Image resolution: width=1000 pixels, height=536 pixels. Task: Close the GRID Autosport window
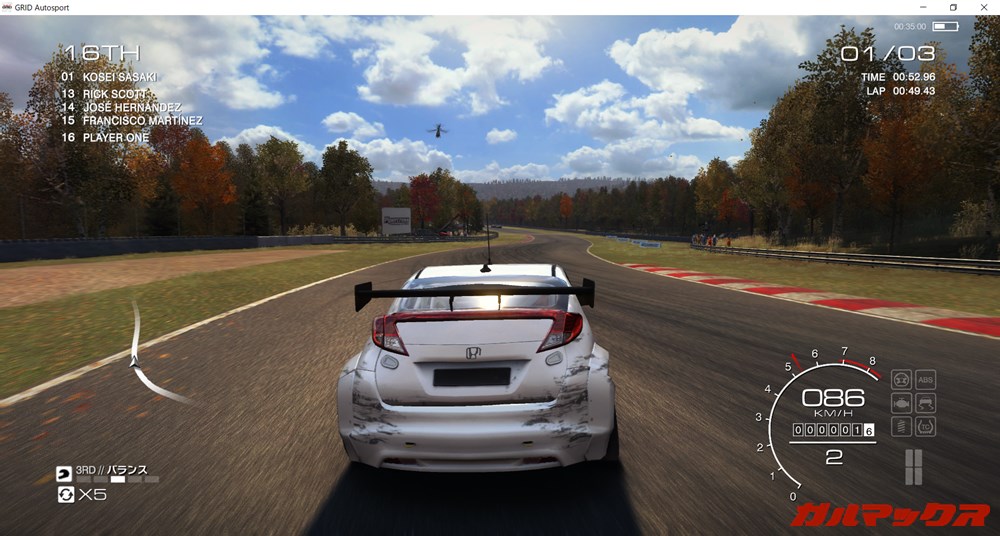pyautogui.click(x=981, y=7)
